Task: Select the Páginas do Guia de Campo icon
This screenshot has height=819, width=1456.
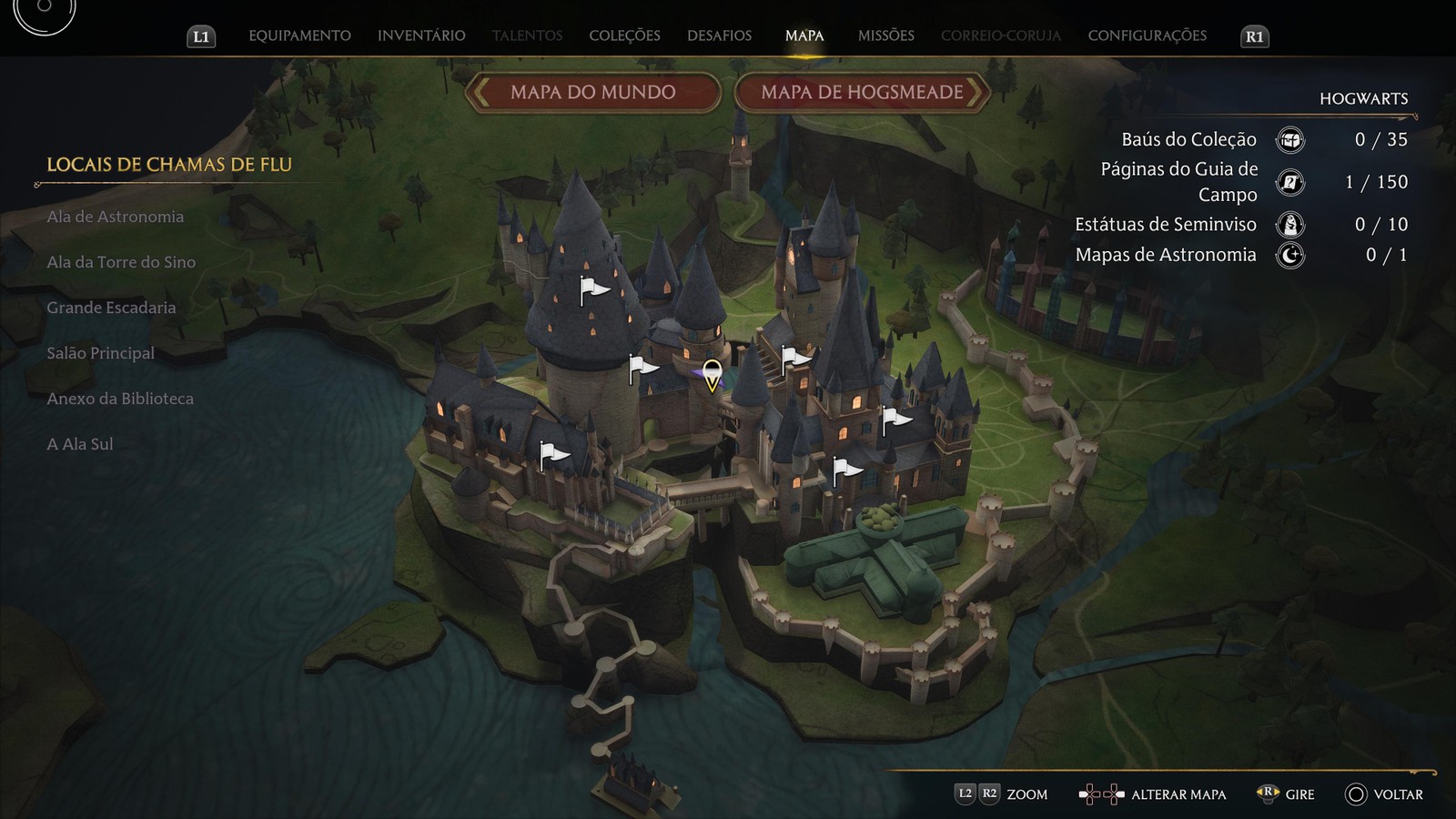Action: pos(1289,182)
